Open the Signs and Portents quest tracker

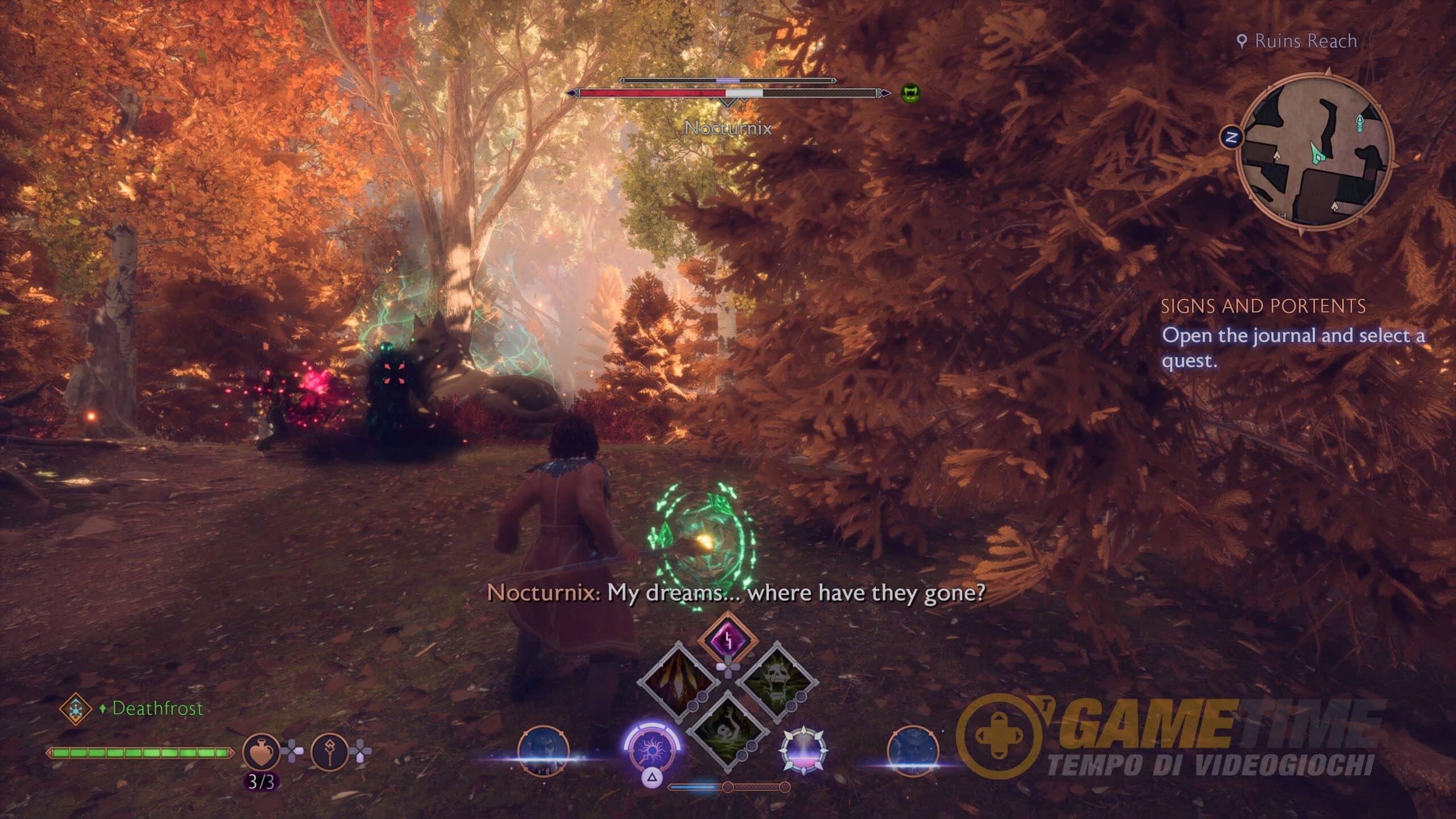coord(1263,307)
